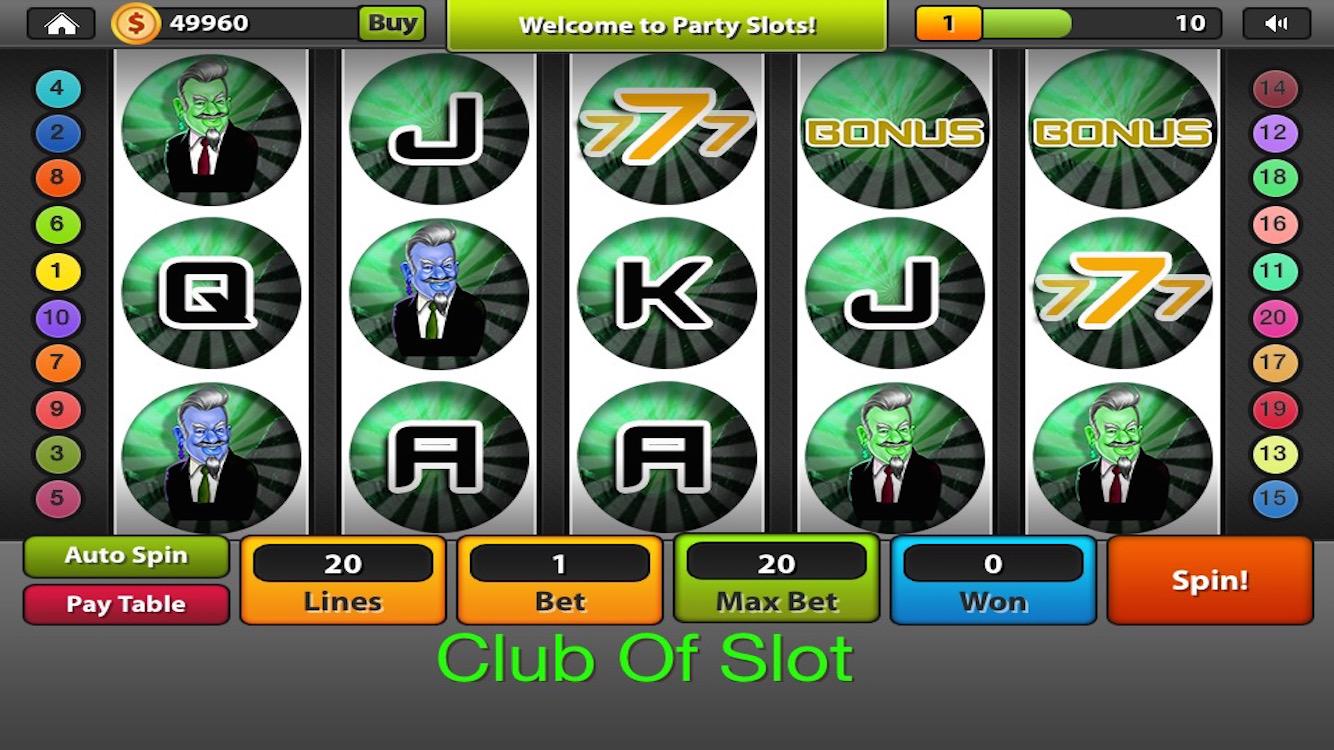The height and width of the screenshot is (750, 1334).
Task: Click the BONUS symbol on the fourth reel
Action: [x=893, y=128]
